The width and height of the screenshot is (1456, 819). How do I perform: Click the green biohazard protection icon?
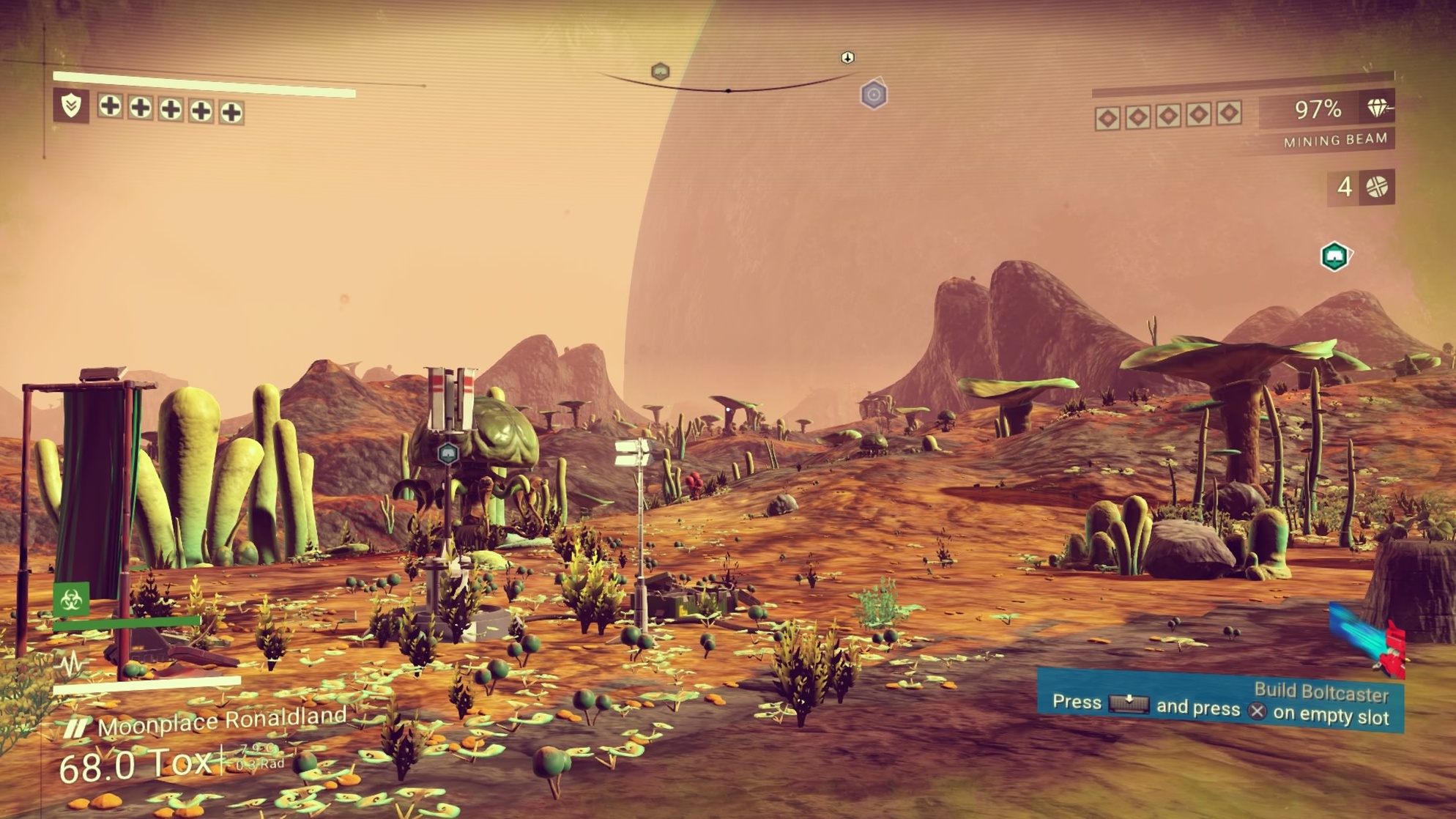click(71, 600)
